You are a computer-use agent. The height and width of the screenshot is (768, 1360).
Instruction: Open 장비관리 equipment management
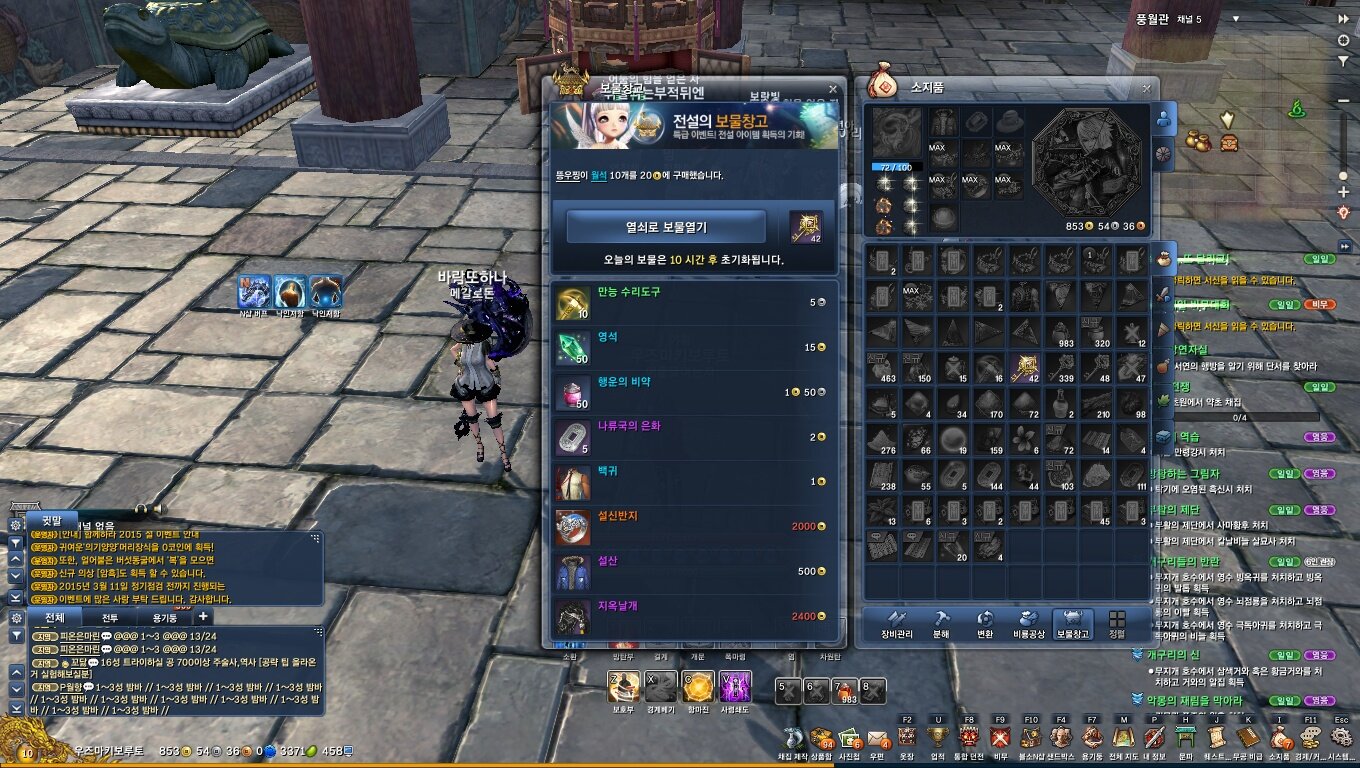tap(897, 625)
